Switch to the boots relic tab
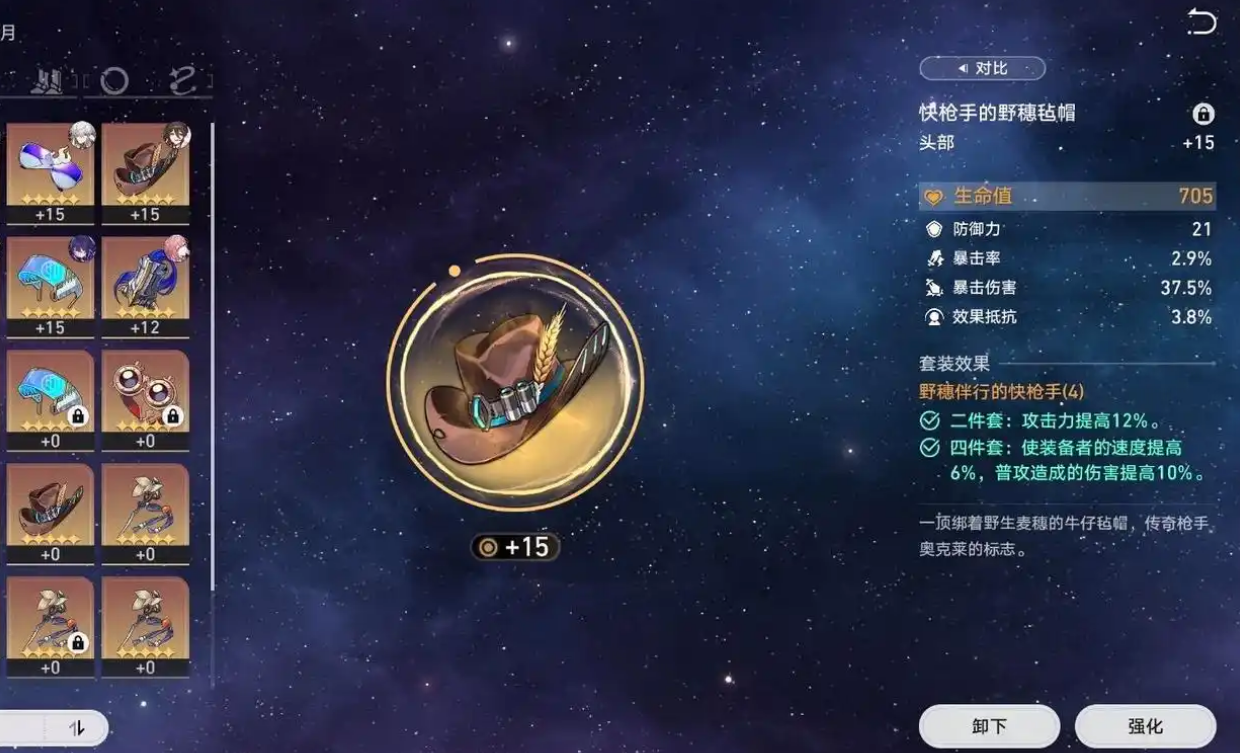The height and width of the screenshot is (753, 1240). coord(47,81)
